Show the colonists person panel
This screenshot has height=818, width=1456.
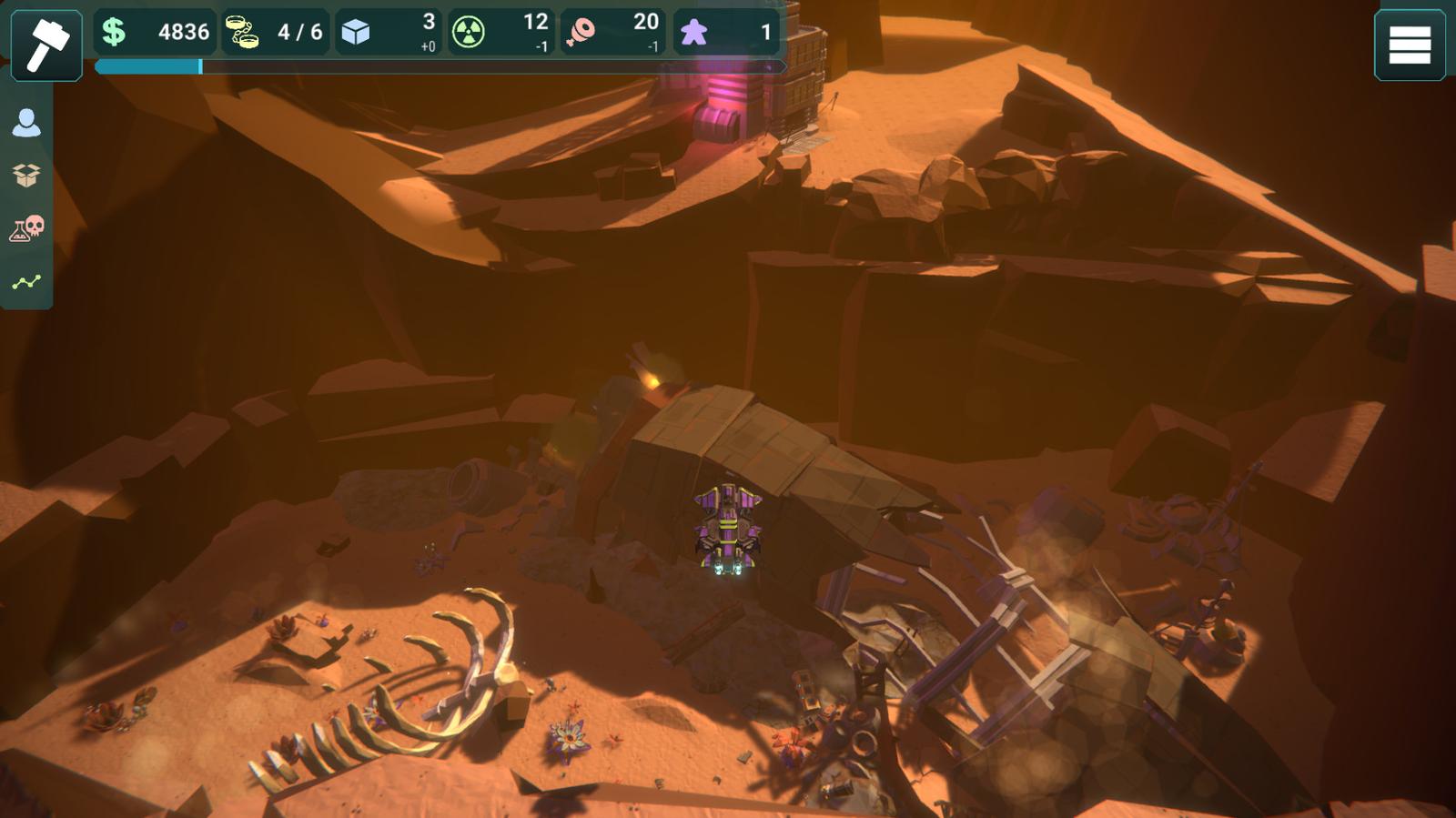[x=26, y=123]
